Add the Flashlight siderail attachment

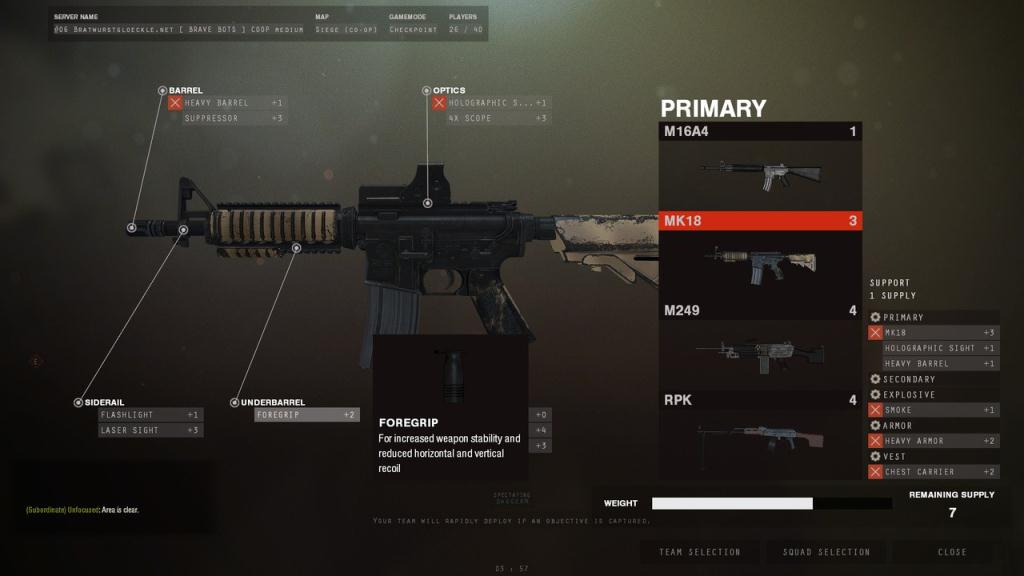[150, 414]
